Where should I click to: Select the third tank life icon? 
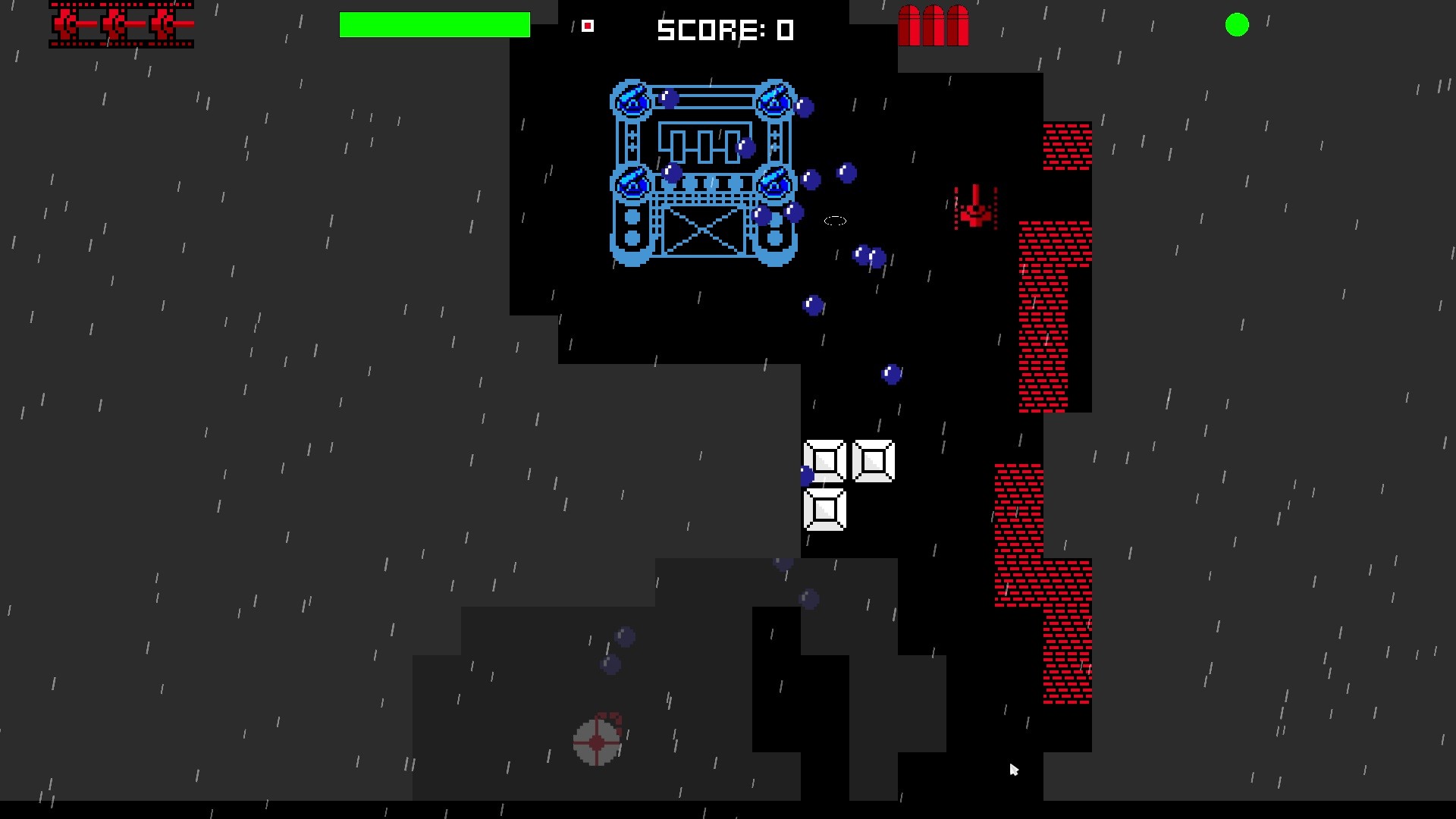[x=163, y=24]
